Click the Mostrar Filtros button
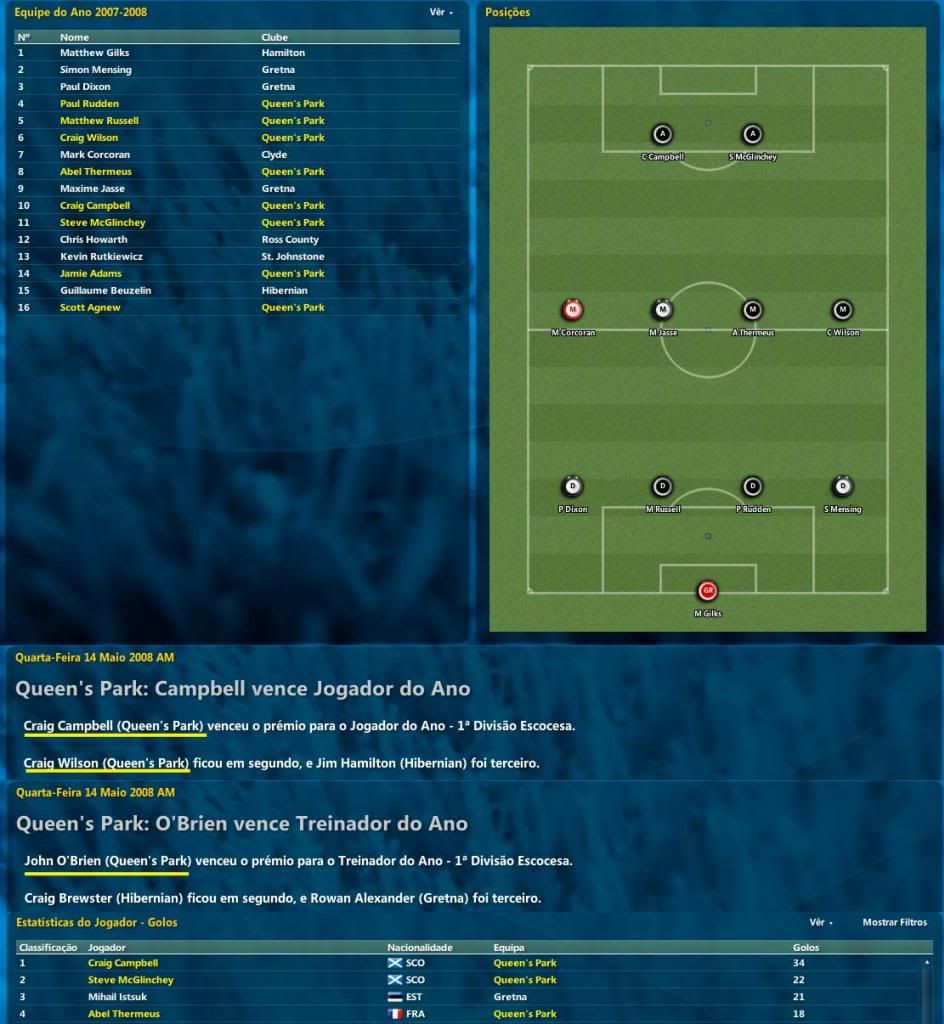Image resolution: width=944 pixels, height=1024 pixels. point(894,922)
